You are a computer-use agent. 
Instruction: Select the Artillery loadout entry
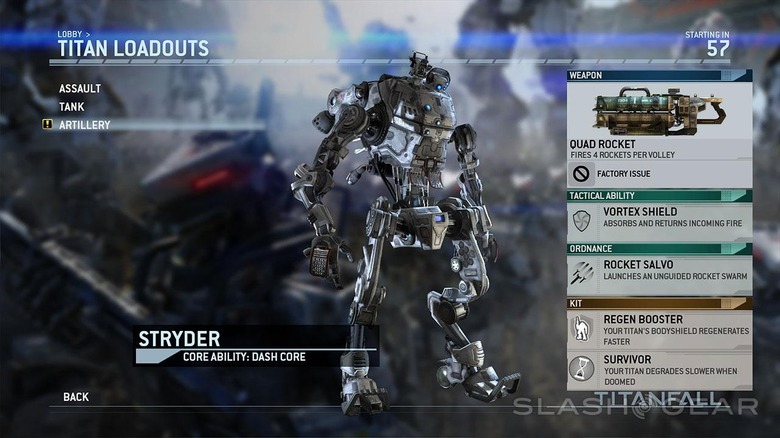(x=85, y=125)
